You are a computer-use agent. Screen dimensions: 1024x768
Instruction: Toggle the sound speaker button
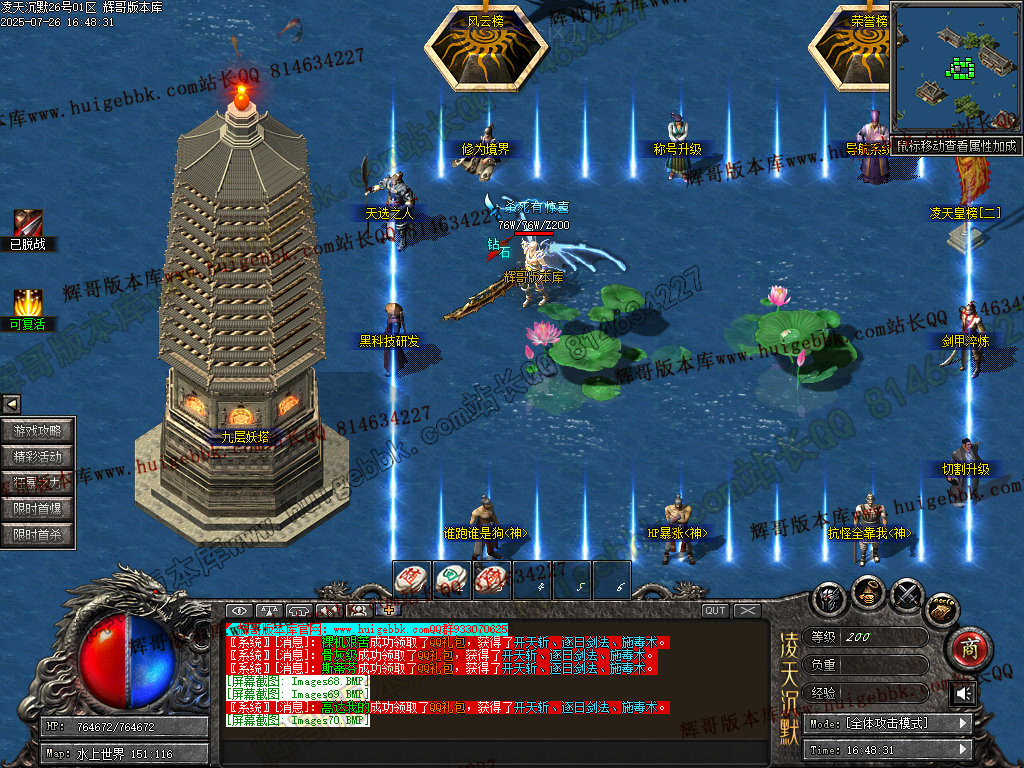963,693
